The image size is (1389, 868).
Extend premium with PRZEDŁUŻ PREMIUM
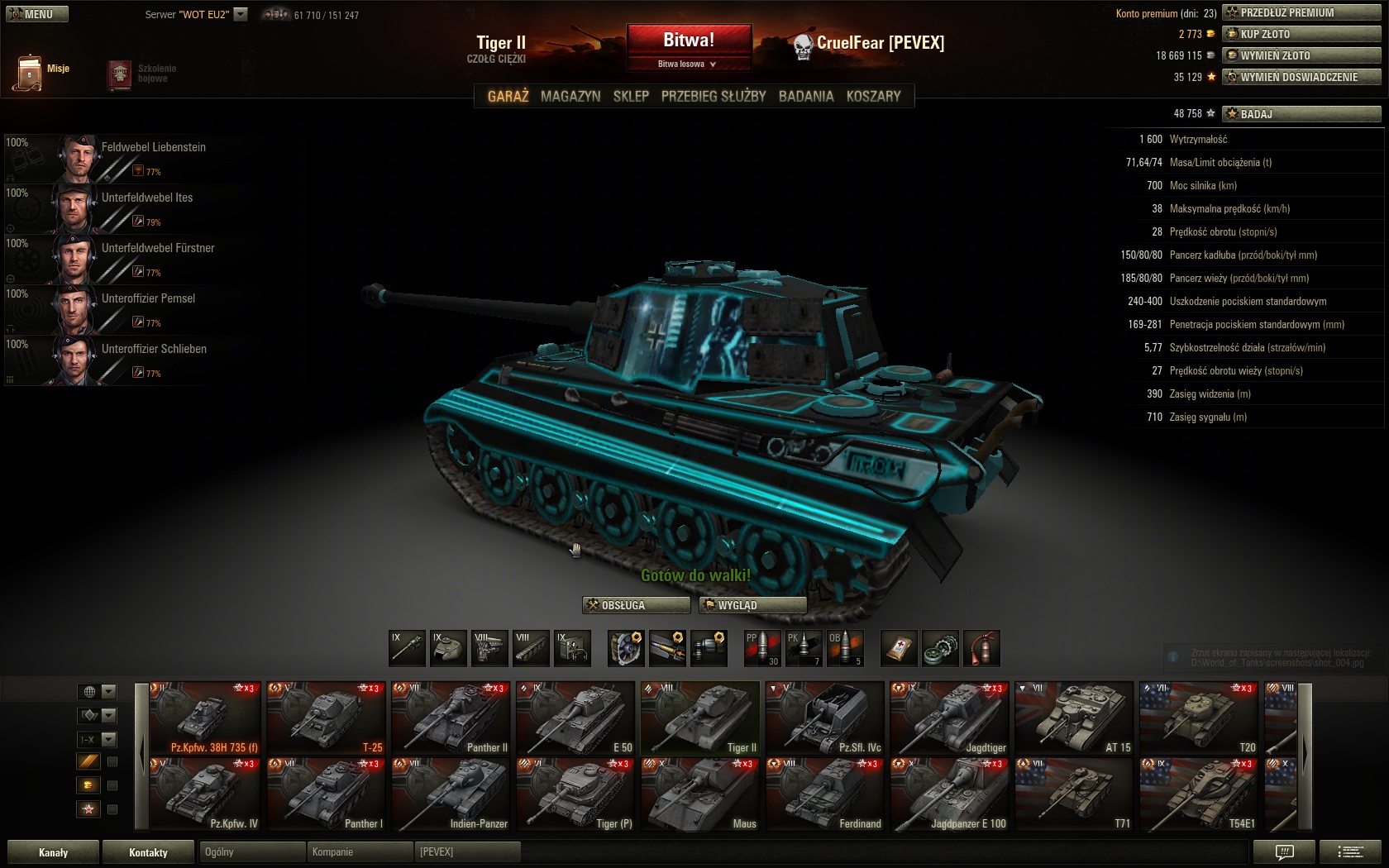(x=1301, y=12)
